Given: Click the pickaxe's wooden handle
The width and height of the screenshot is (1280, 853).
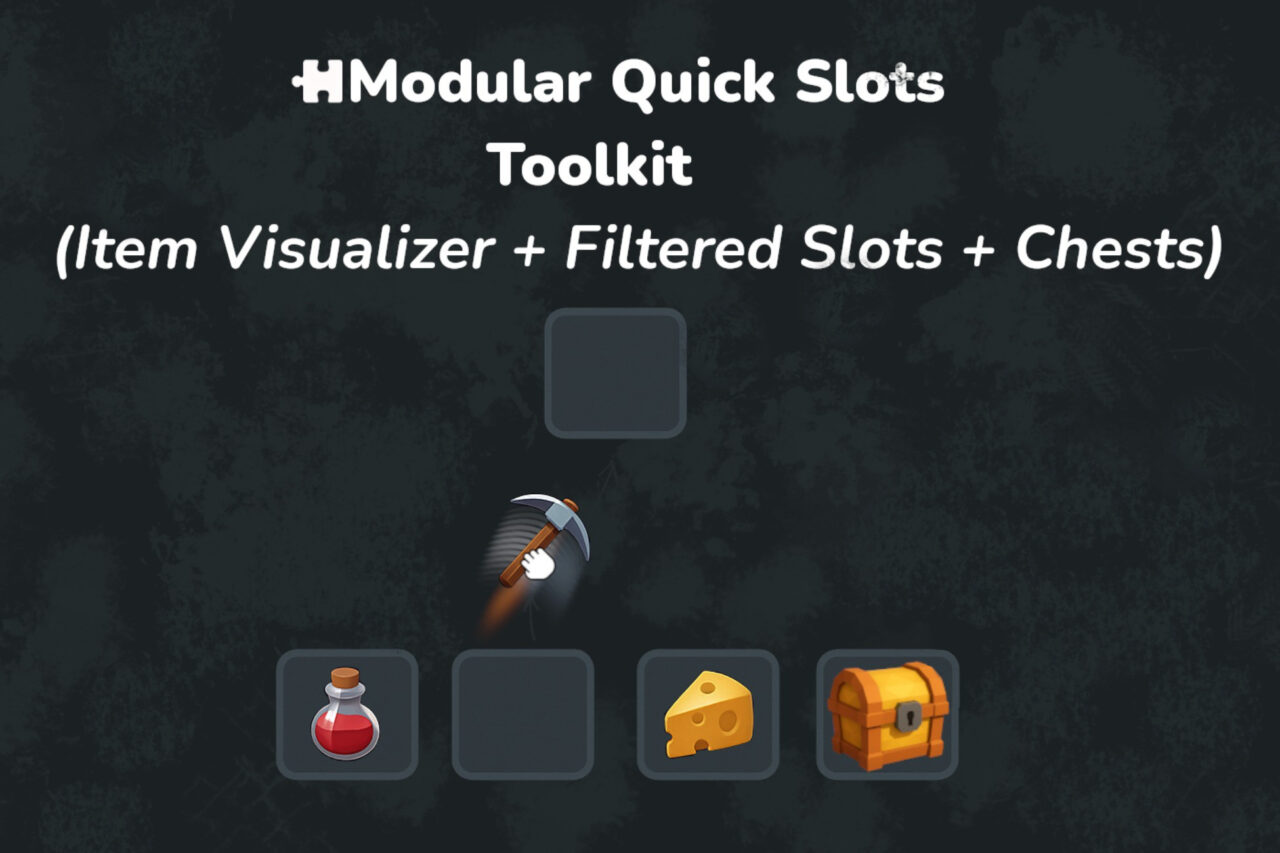Looking at the screenshot, I should [x=515, y=568].
